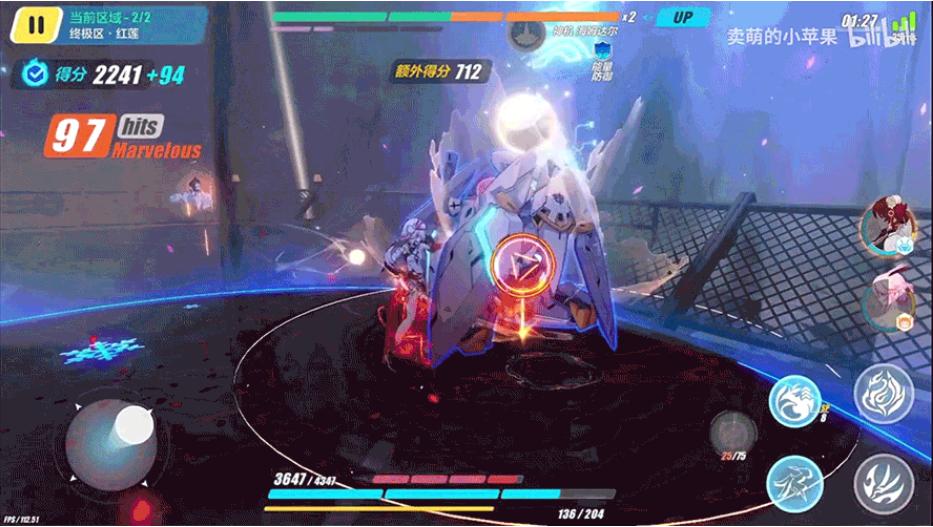Tap the greyed-out button showing 25/75
Viewport: 933px width, 527px height.
[731, 432]
